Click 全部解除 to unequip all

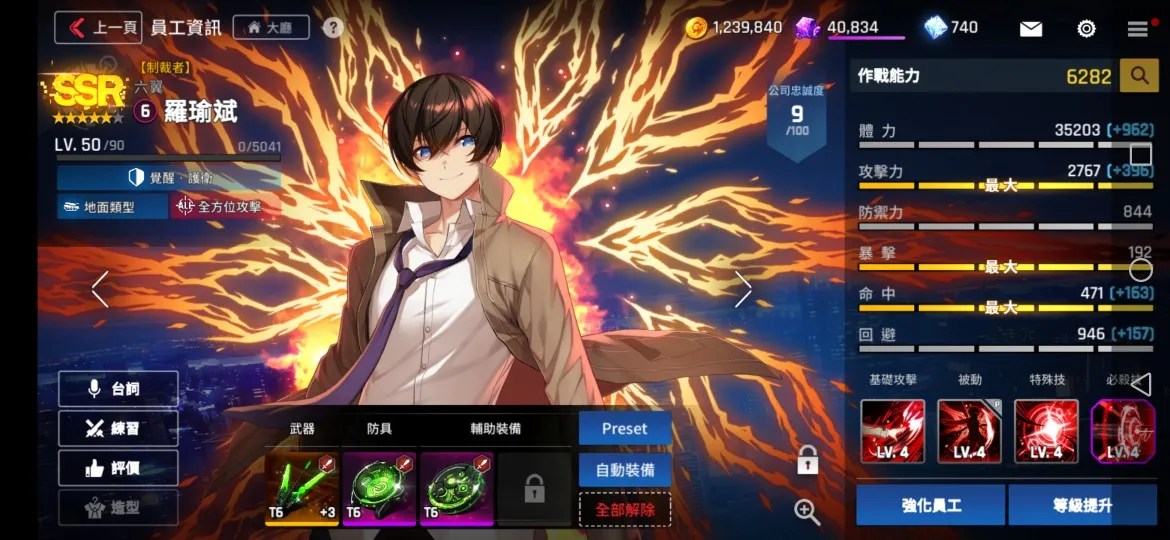pyautogui.click(x=624, y=509)
